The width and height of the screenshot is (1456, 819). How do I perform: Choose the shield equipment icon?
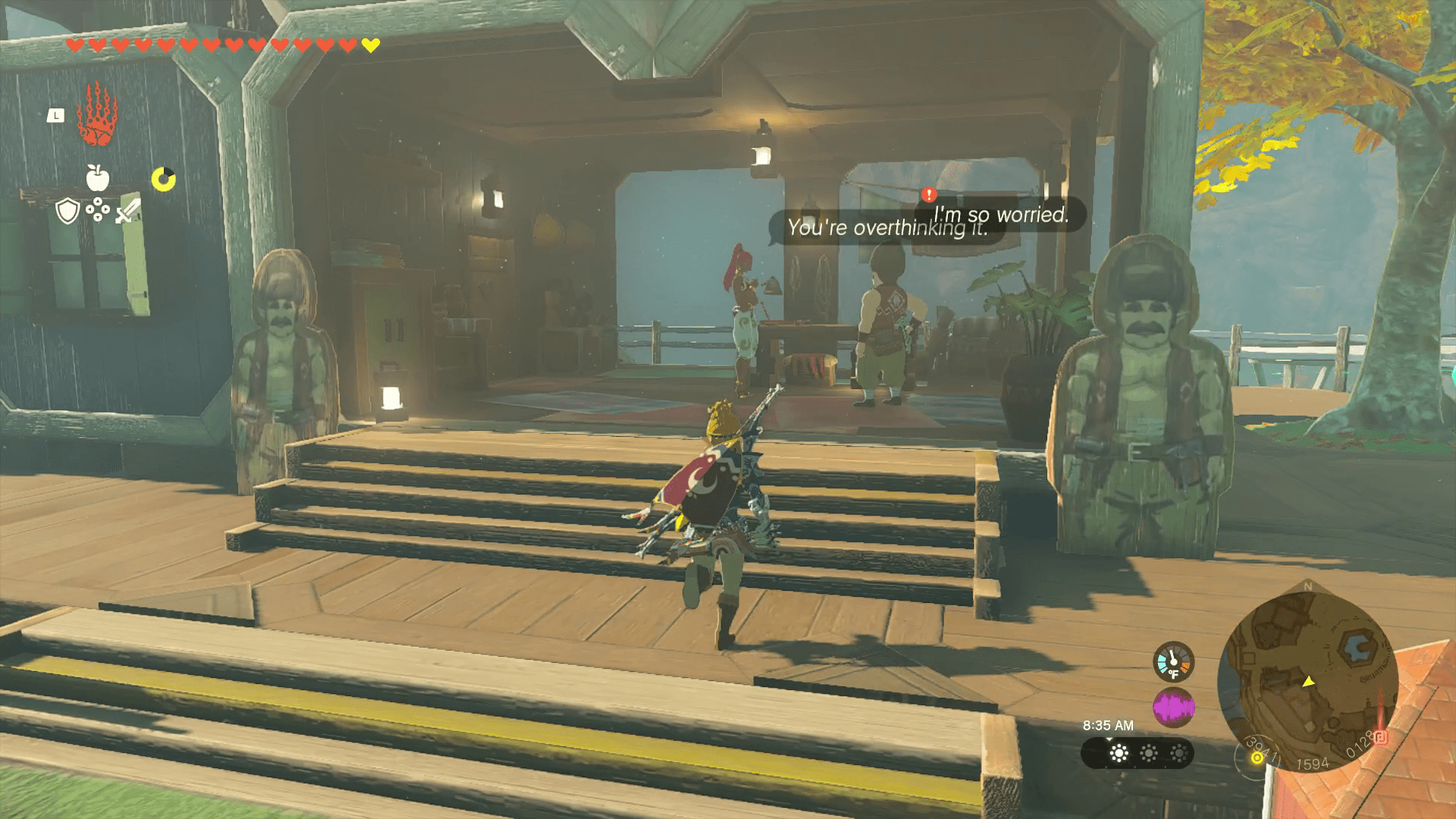click(x=68, y=212)
